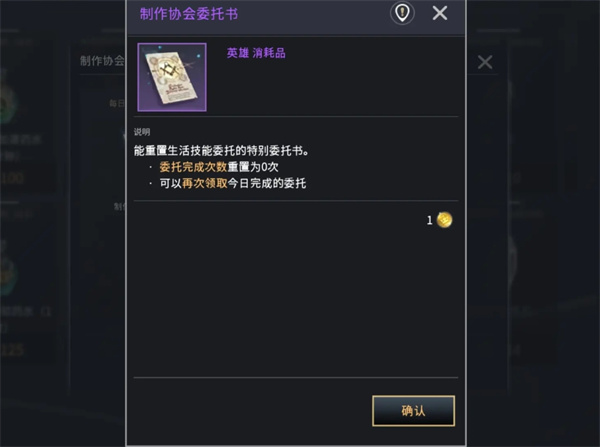The image size is (600, 447).
Task: Close the 制作协会委托书 dialog
Action: point(439,13)
